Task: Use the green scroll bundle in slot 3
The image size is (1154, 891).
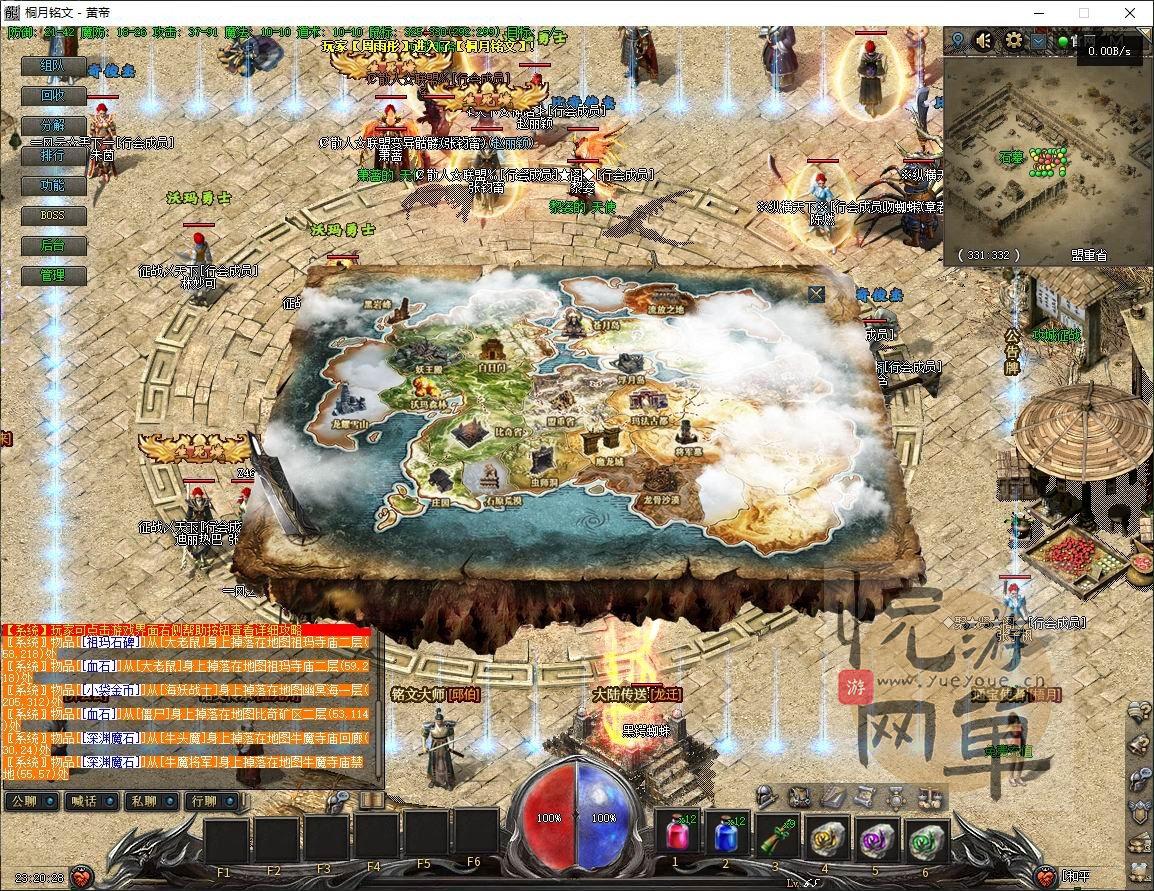Action: coord(775,835)
